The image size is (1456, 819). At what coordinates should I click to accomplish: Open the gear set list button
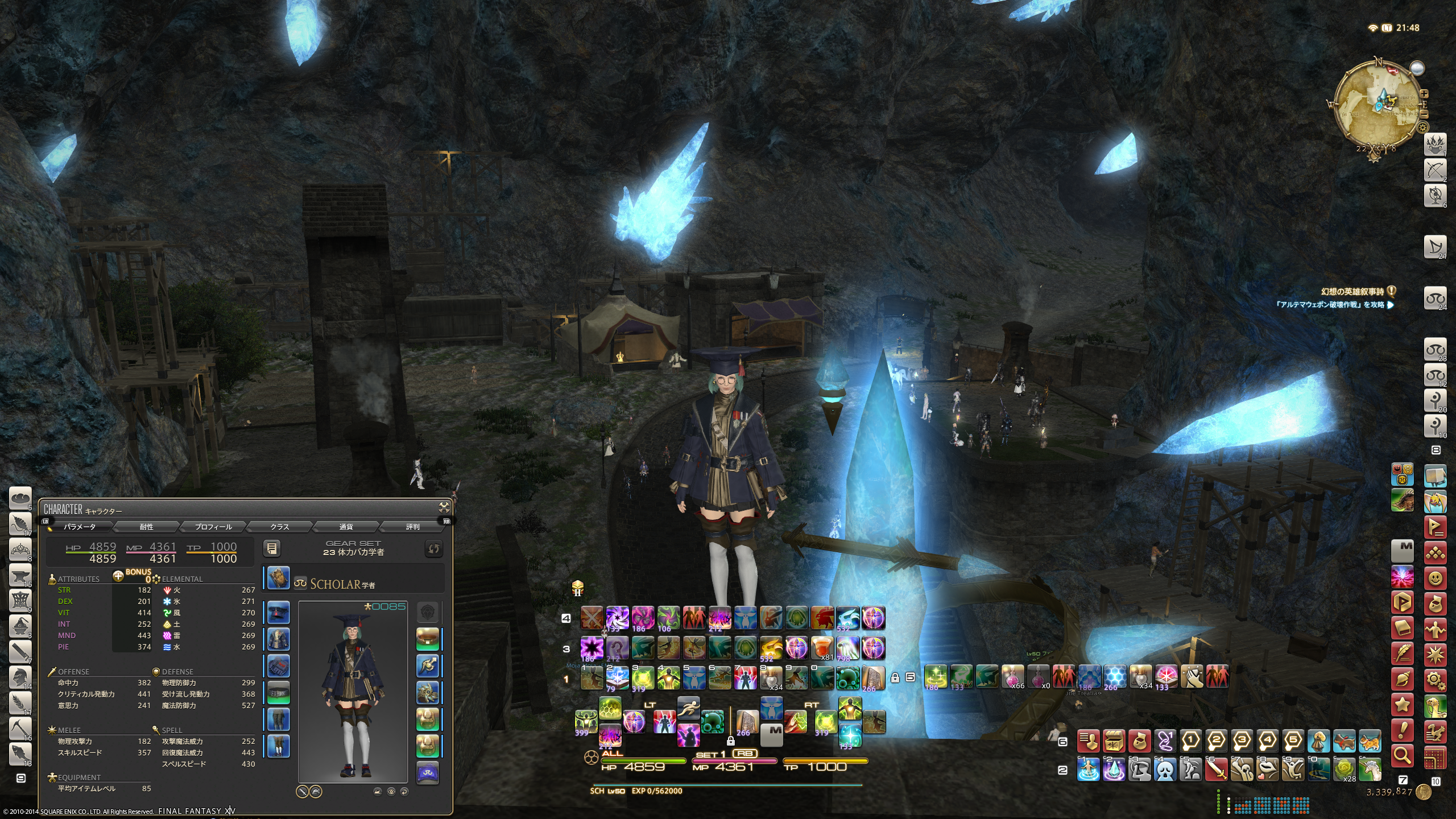pyautogui.click(x=272, y=549)
